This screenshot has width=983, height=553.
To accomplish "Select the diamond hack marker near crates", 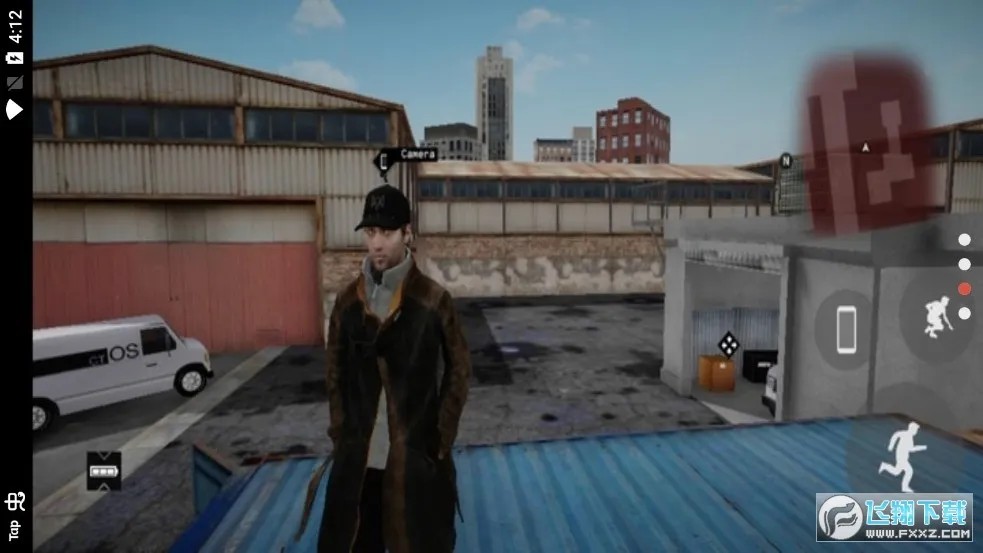I will pos(729,344).
